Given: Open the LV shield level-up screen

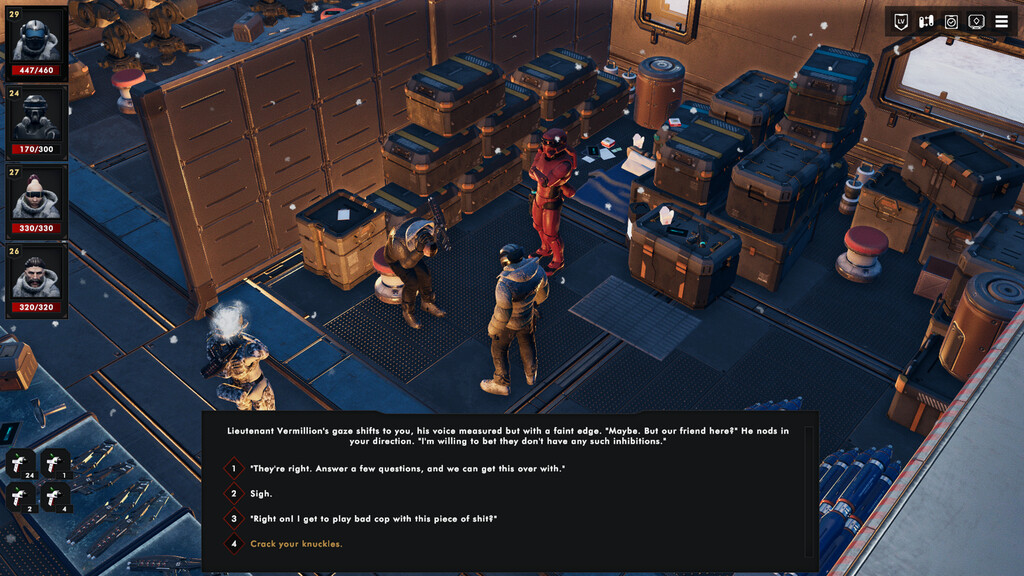Looking at the screenshot, I should [901, 21].
